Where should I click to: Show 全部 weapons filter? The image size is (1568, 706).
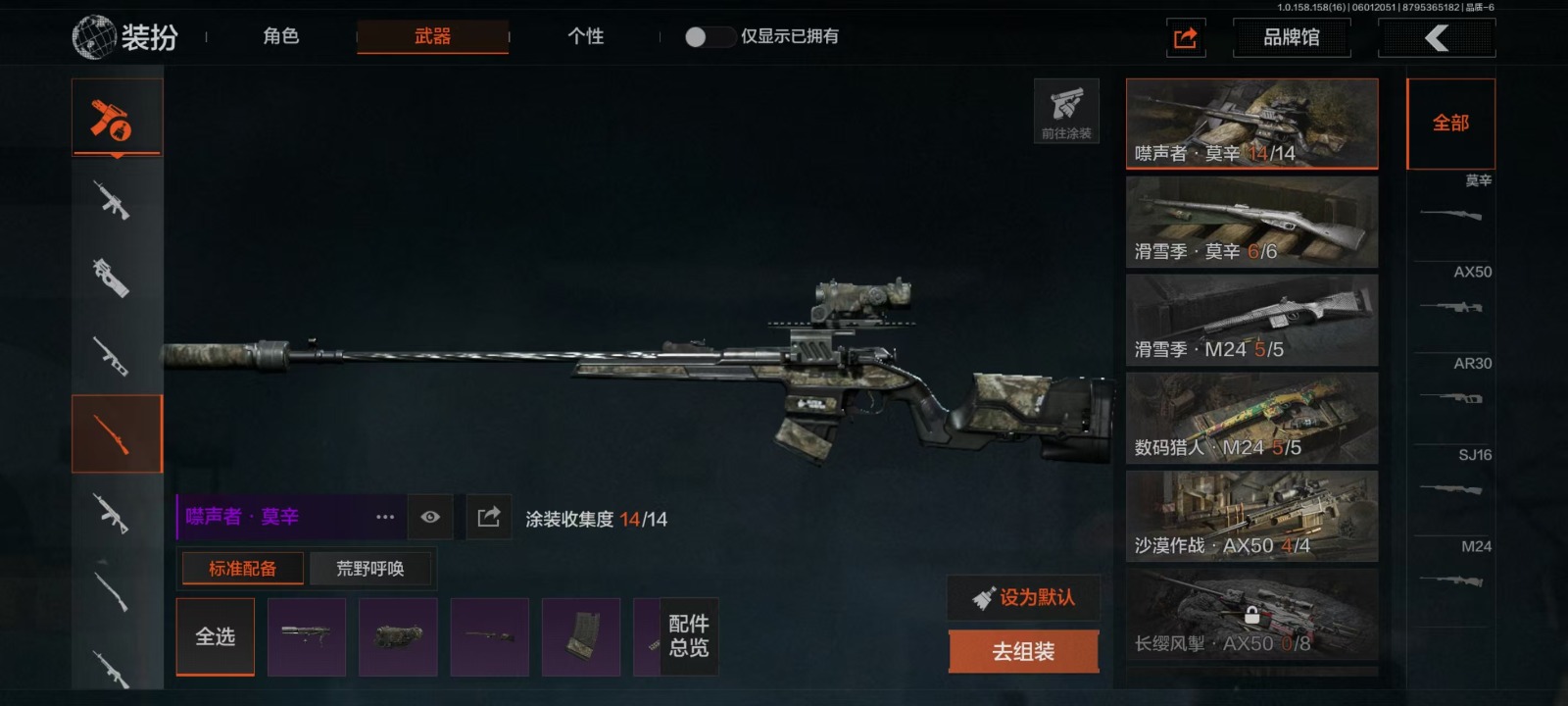(x=1450, y=124)
